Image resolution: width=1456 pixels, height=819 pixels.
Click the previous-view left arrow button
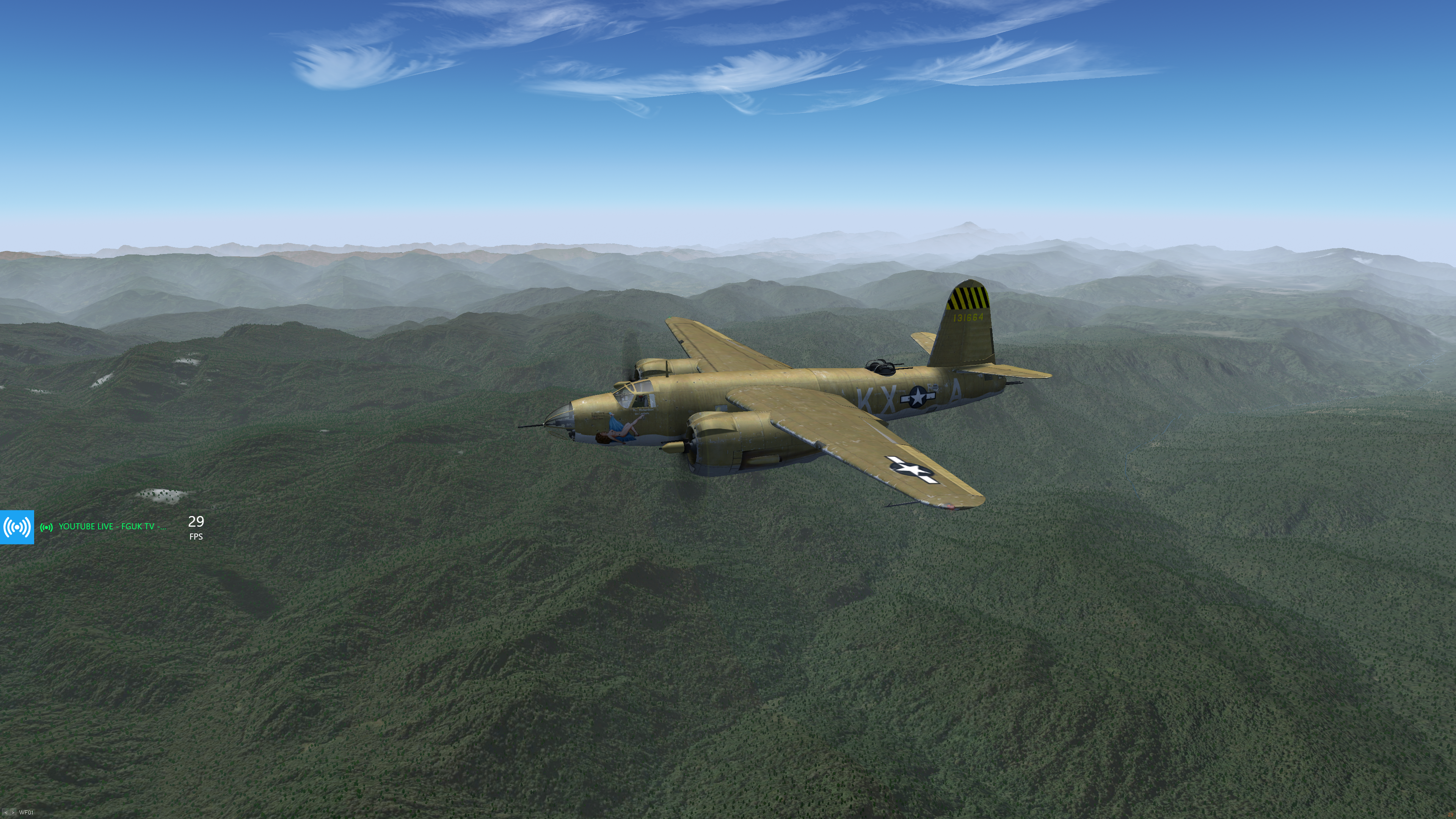[6, 813]
